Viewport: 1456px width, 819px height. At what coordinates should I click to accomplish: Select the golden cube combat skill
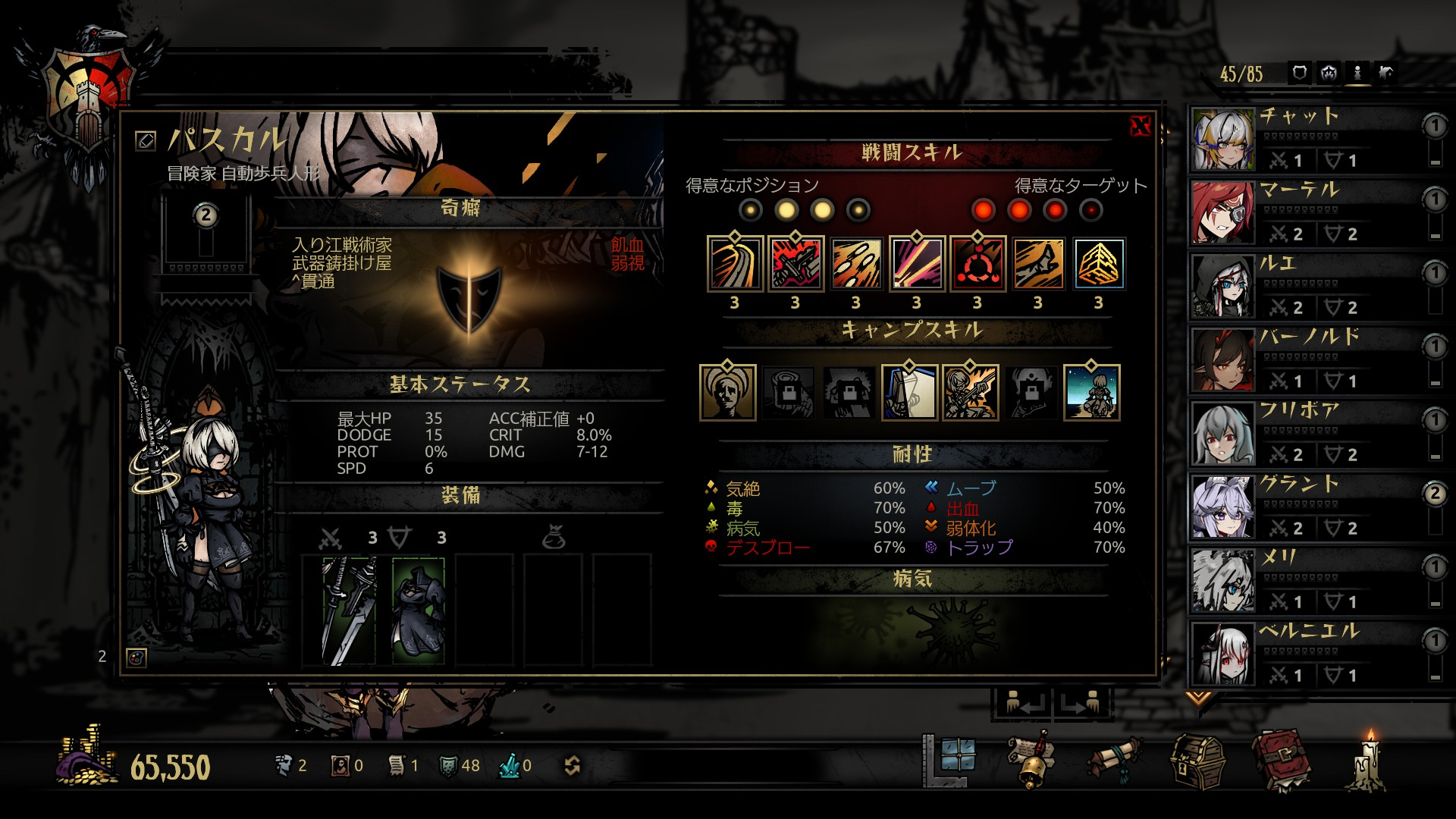tap(1099, 264)
